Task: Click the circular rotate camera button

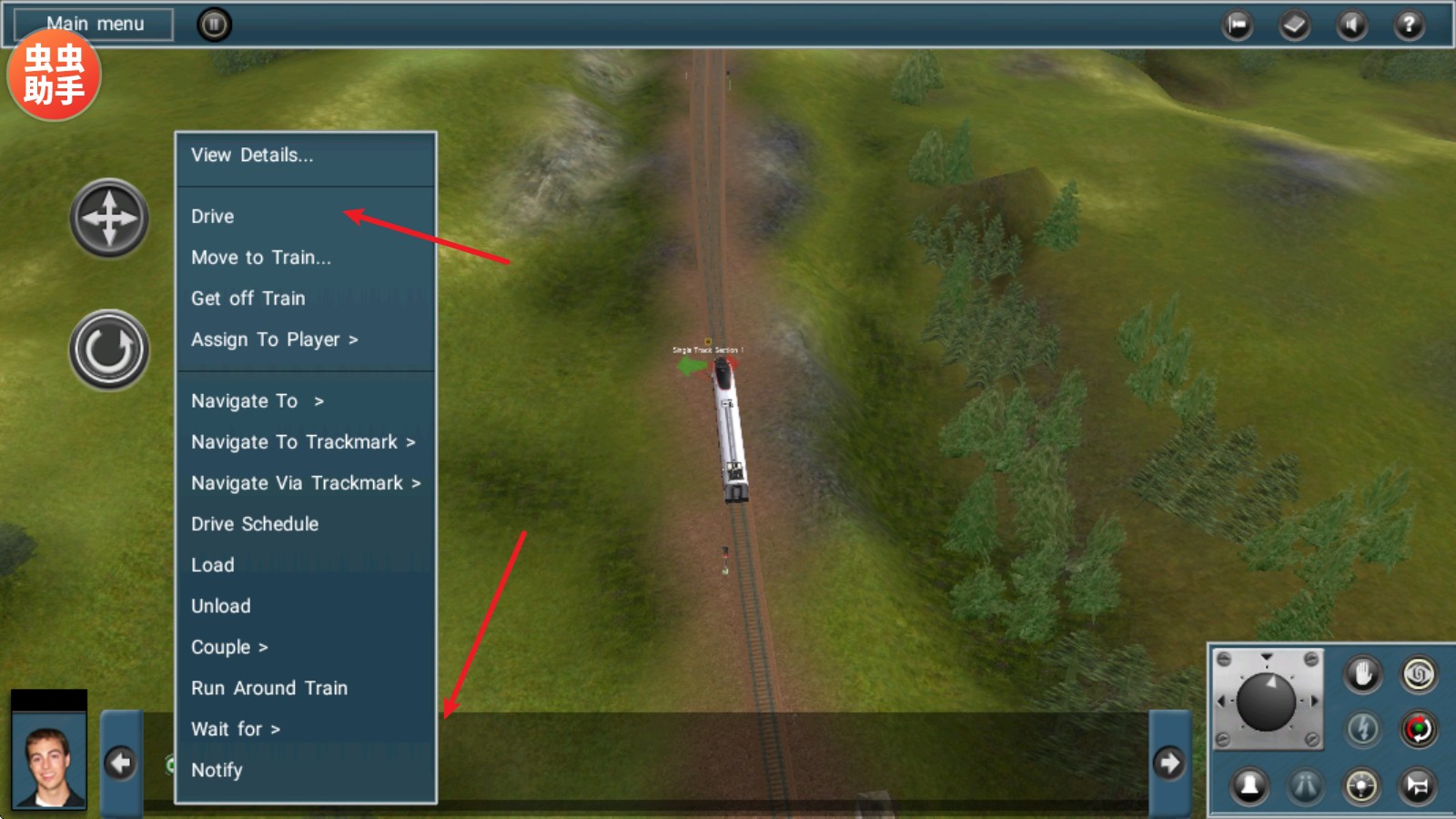Action: (109, 349)
